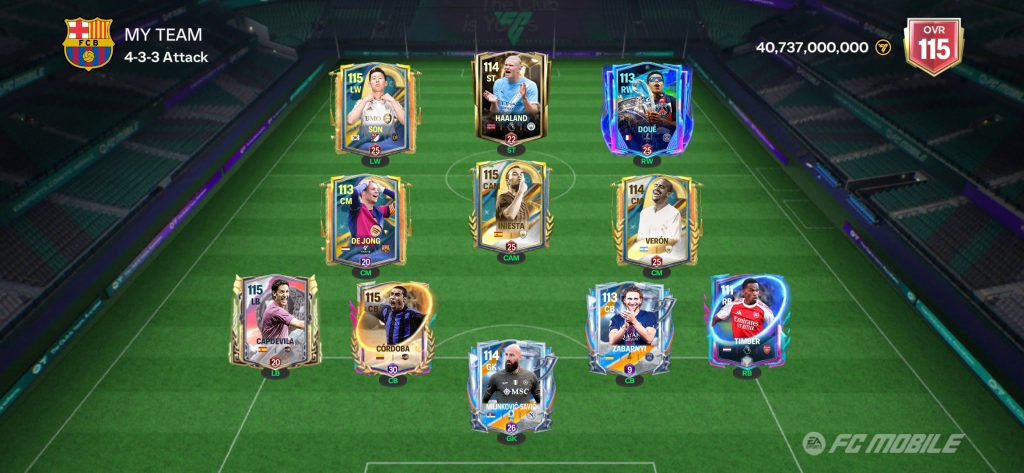Screen dimensions: 1024x473
Task: Choose the Haaland striker card
Action: 511,96
